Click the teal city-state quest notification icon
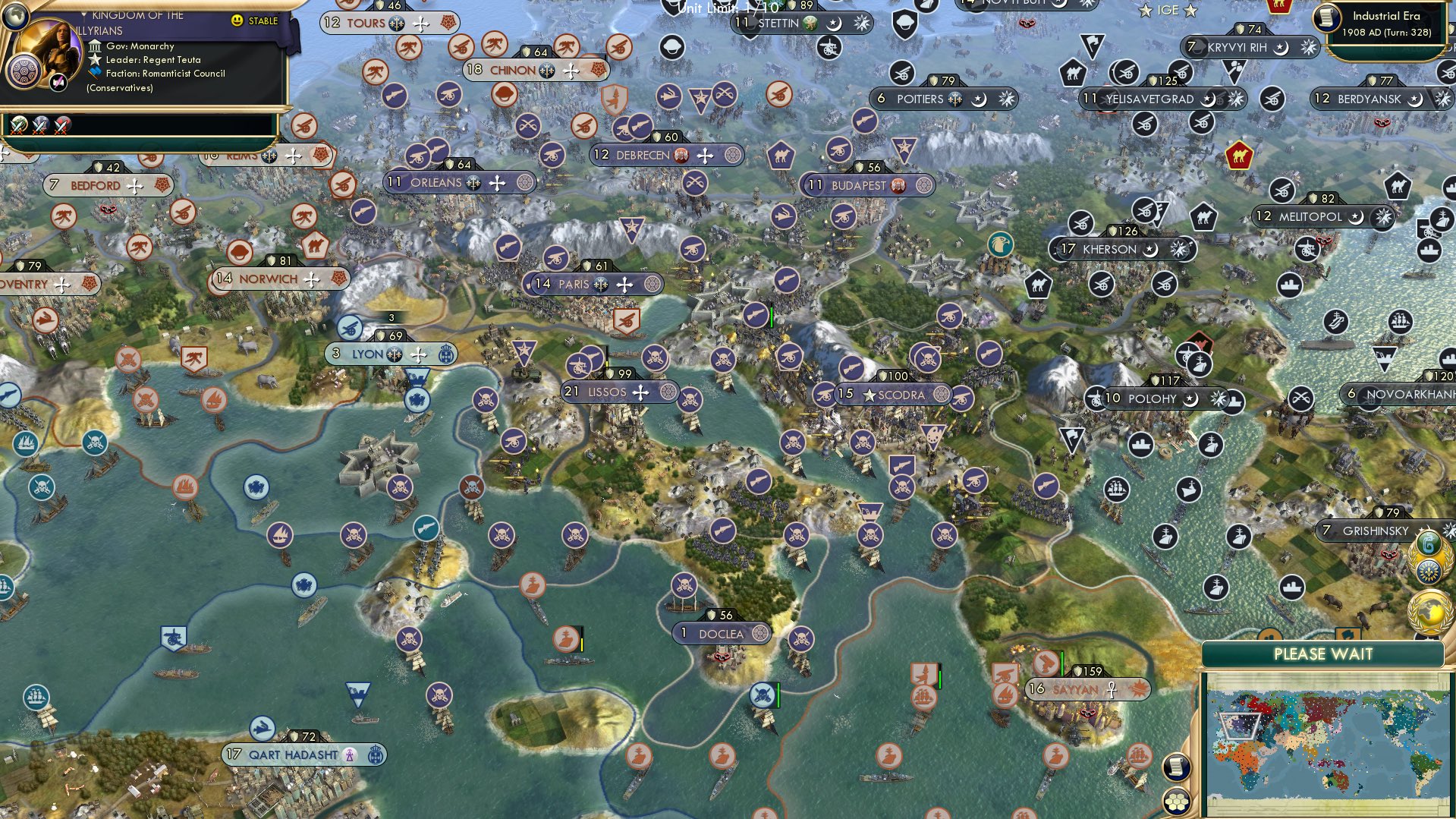 tap(1426, 544)
